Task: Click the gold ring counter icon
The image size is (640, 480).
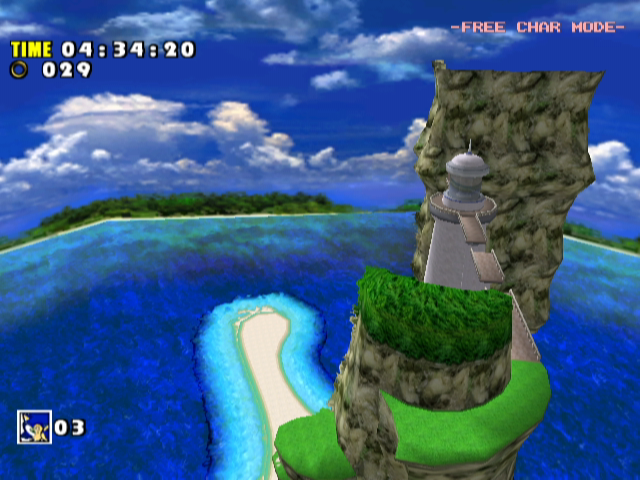Action: tap(19, 69)
